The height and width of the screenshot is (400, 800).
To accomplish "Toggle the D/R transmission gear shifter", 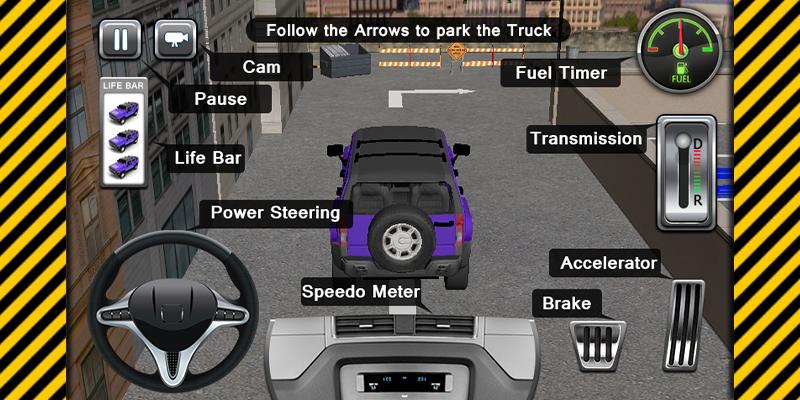I will (686, 172).
